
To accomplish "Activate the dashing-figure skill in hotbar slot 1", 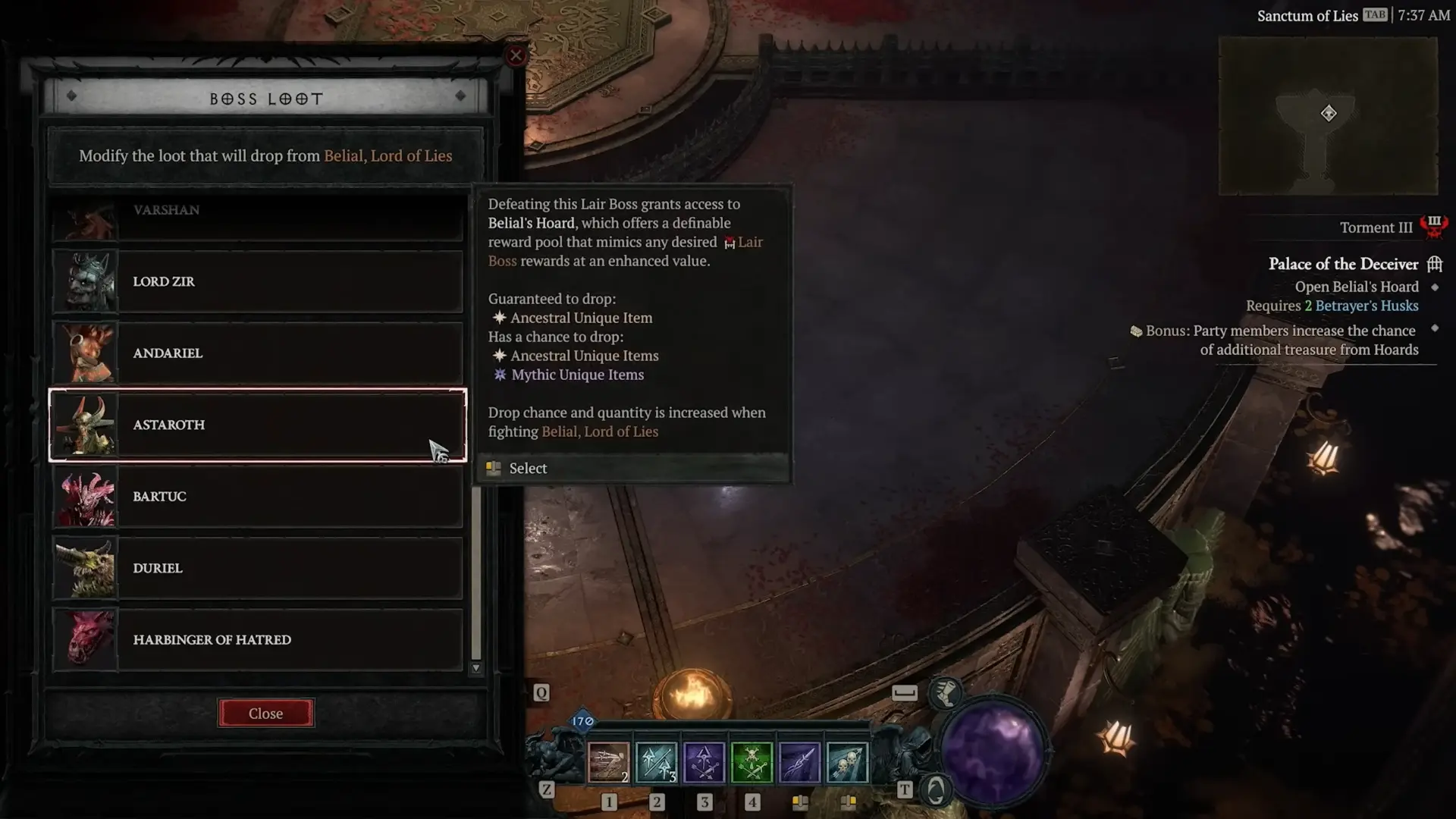I will pyautogui.click(x=608, y=762).
